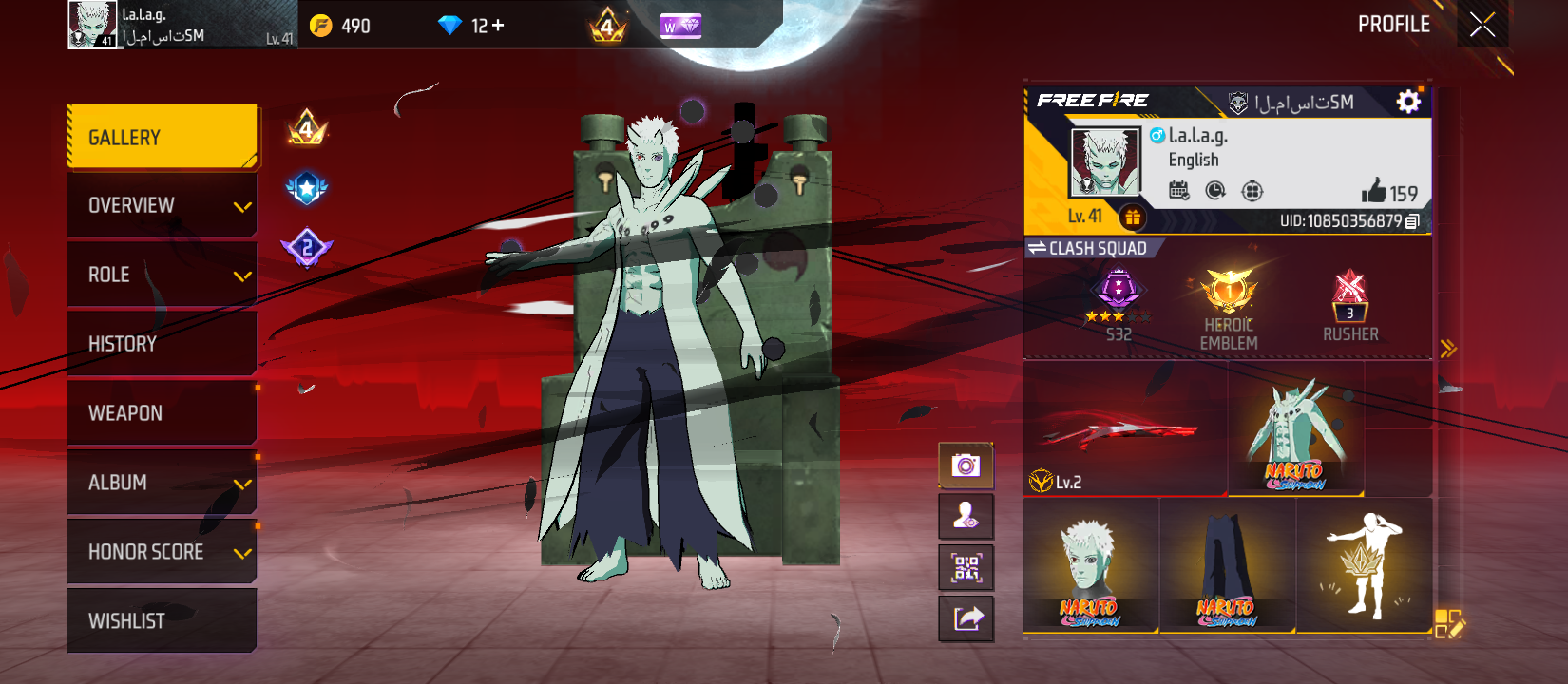Expand the rank panel with yellow arrows
Image resolution: width=1568 pixels, height=684 pixels.
click(1447, 349)
